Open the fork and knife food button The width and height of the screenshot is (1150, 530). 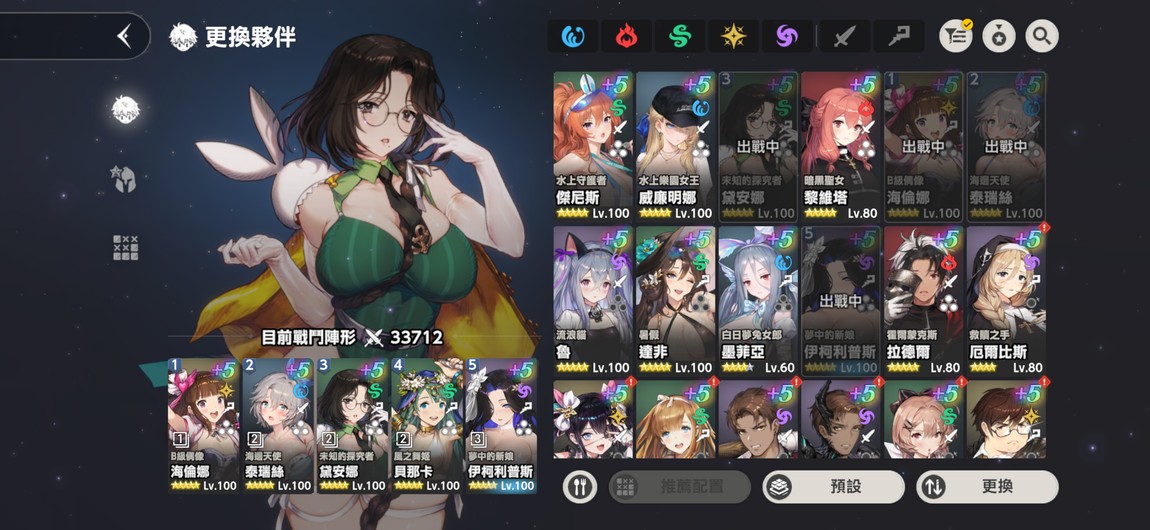[x=580, y=487]
